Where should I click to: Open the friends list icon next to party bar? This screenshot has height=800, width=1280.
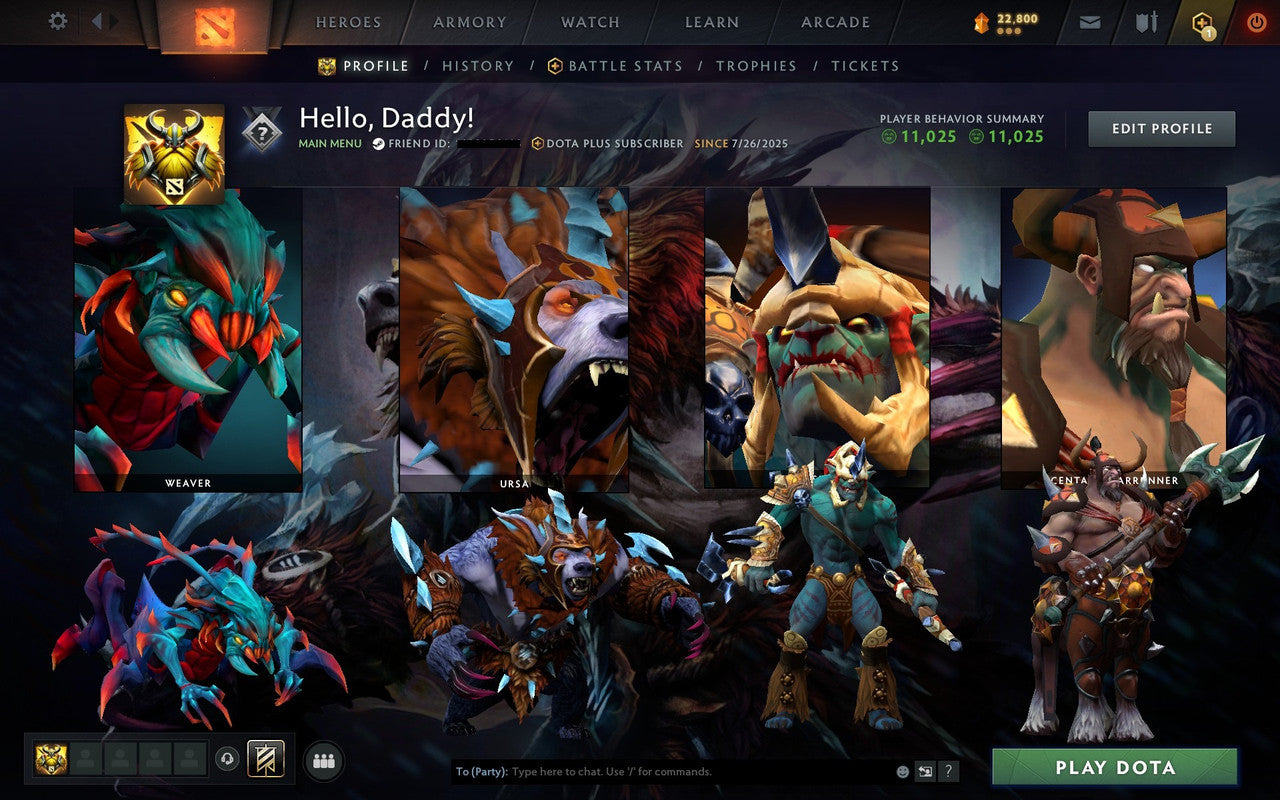322,761
